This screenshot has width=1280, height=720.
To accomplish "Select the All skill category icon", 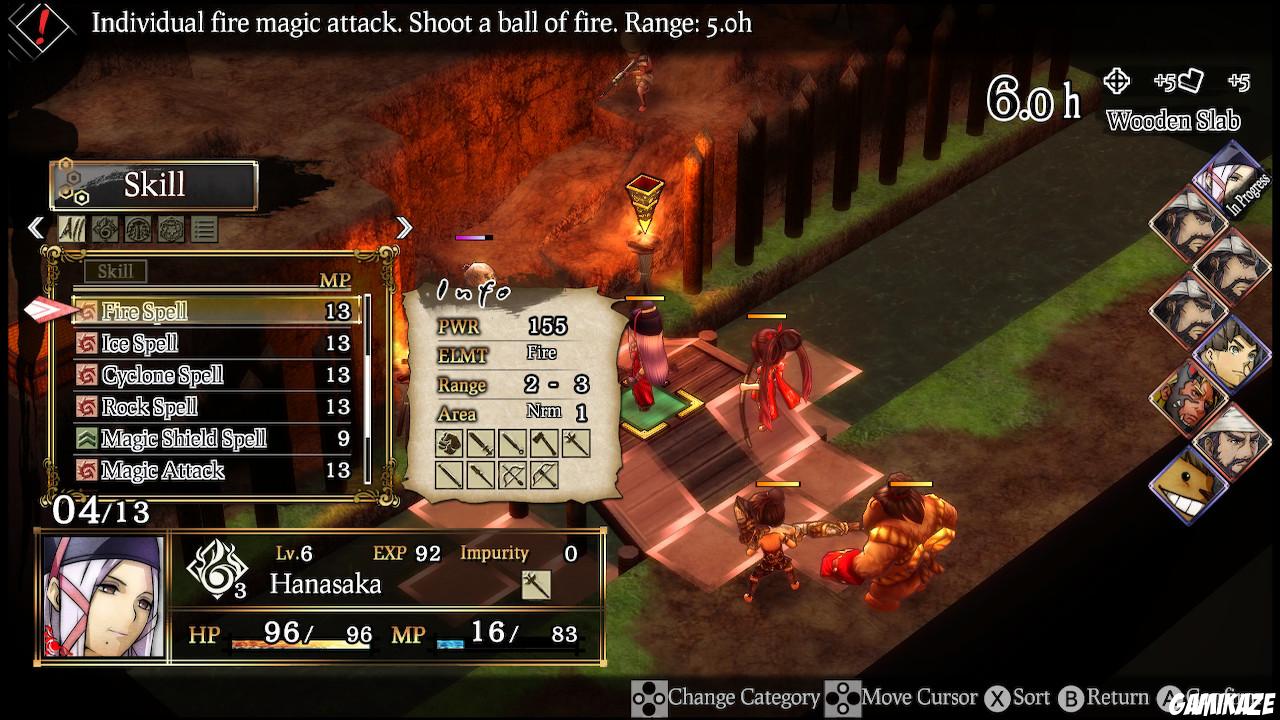I will (71, 229).
